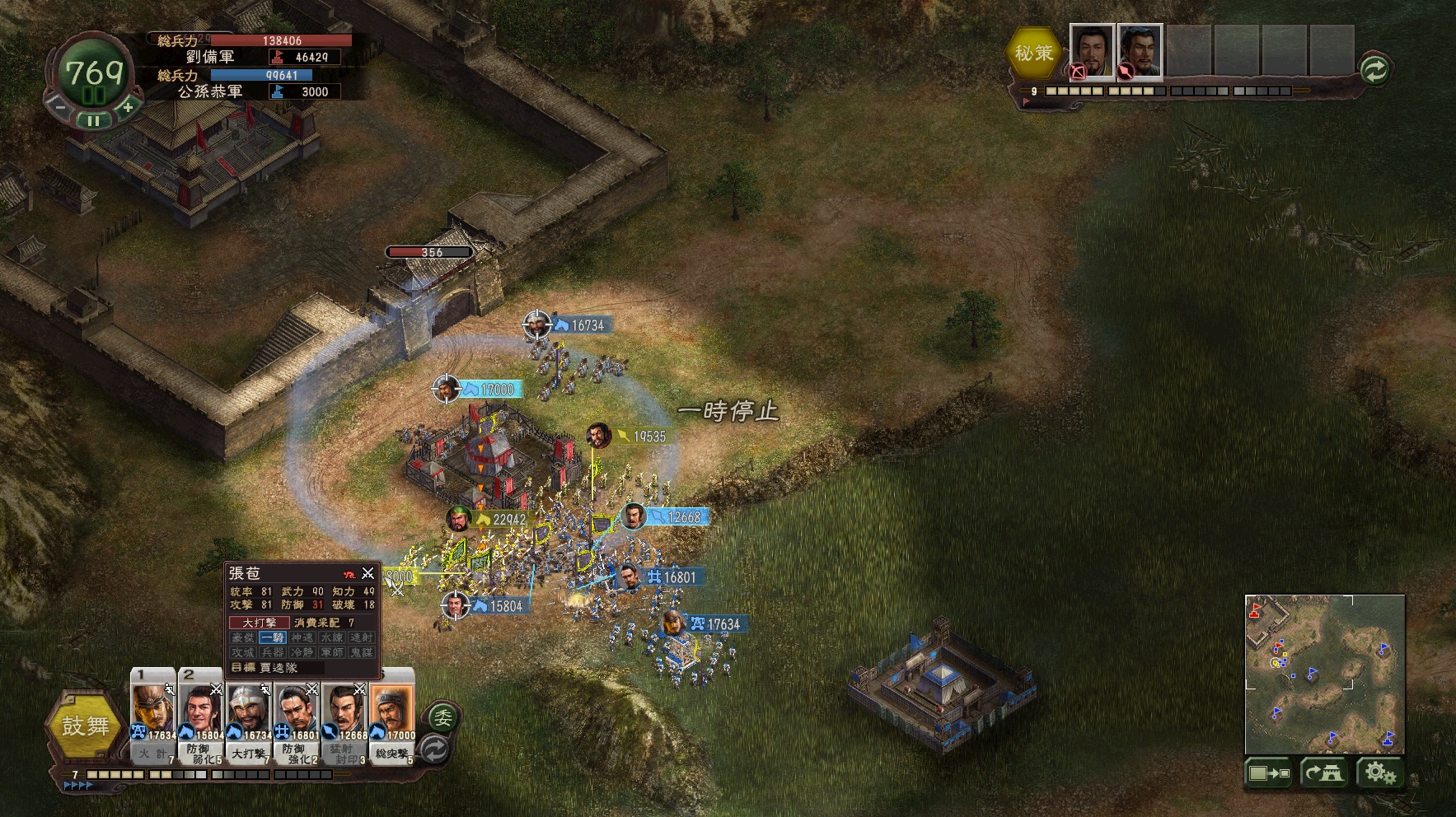Shrink the minimap with the resize button
The width and height of the screenshot is (1456, 817).
(1269, 773)
